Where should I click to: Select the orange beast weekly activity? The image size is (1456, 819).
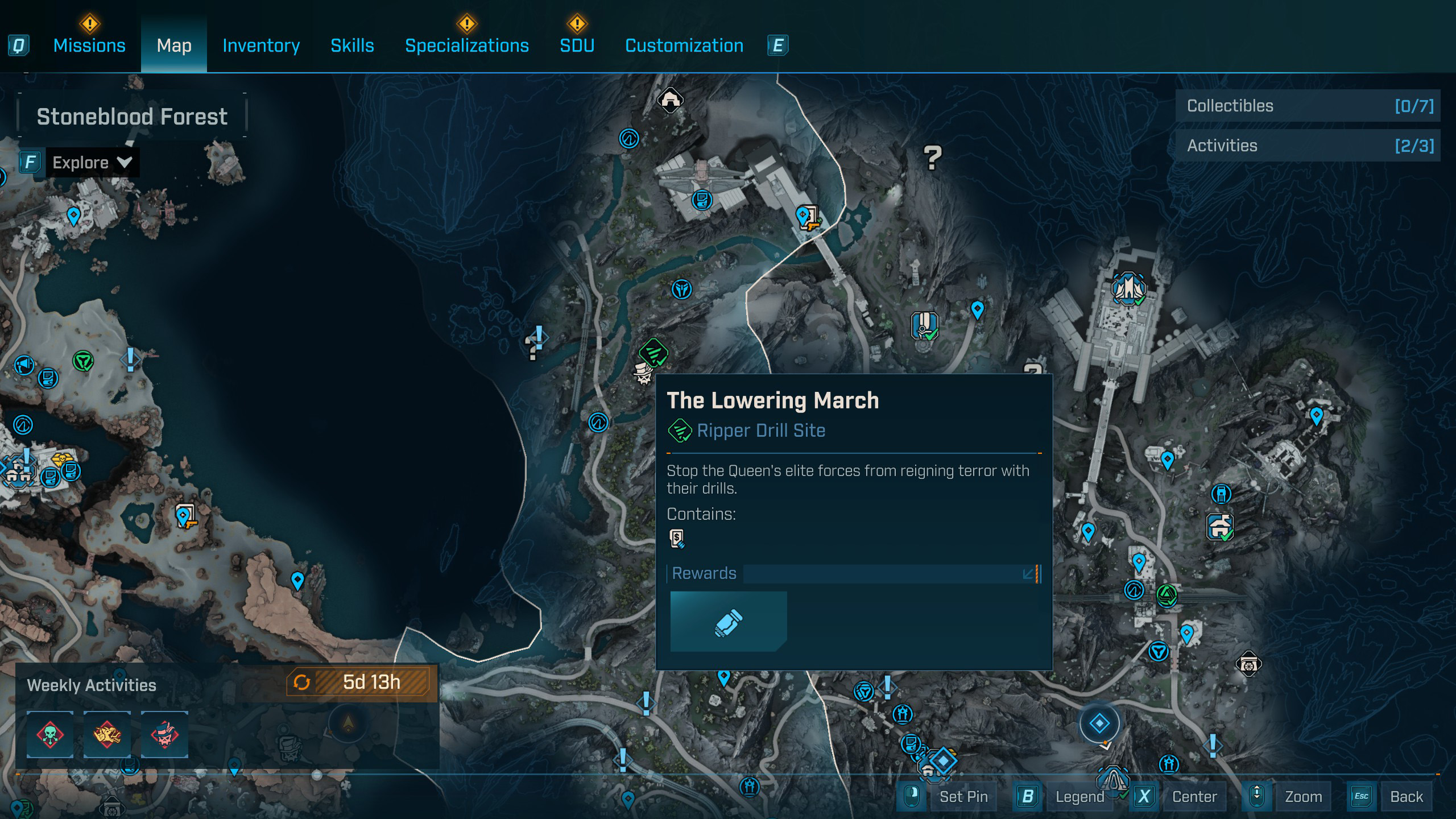pyautogui.click(x=107, y=734)
